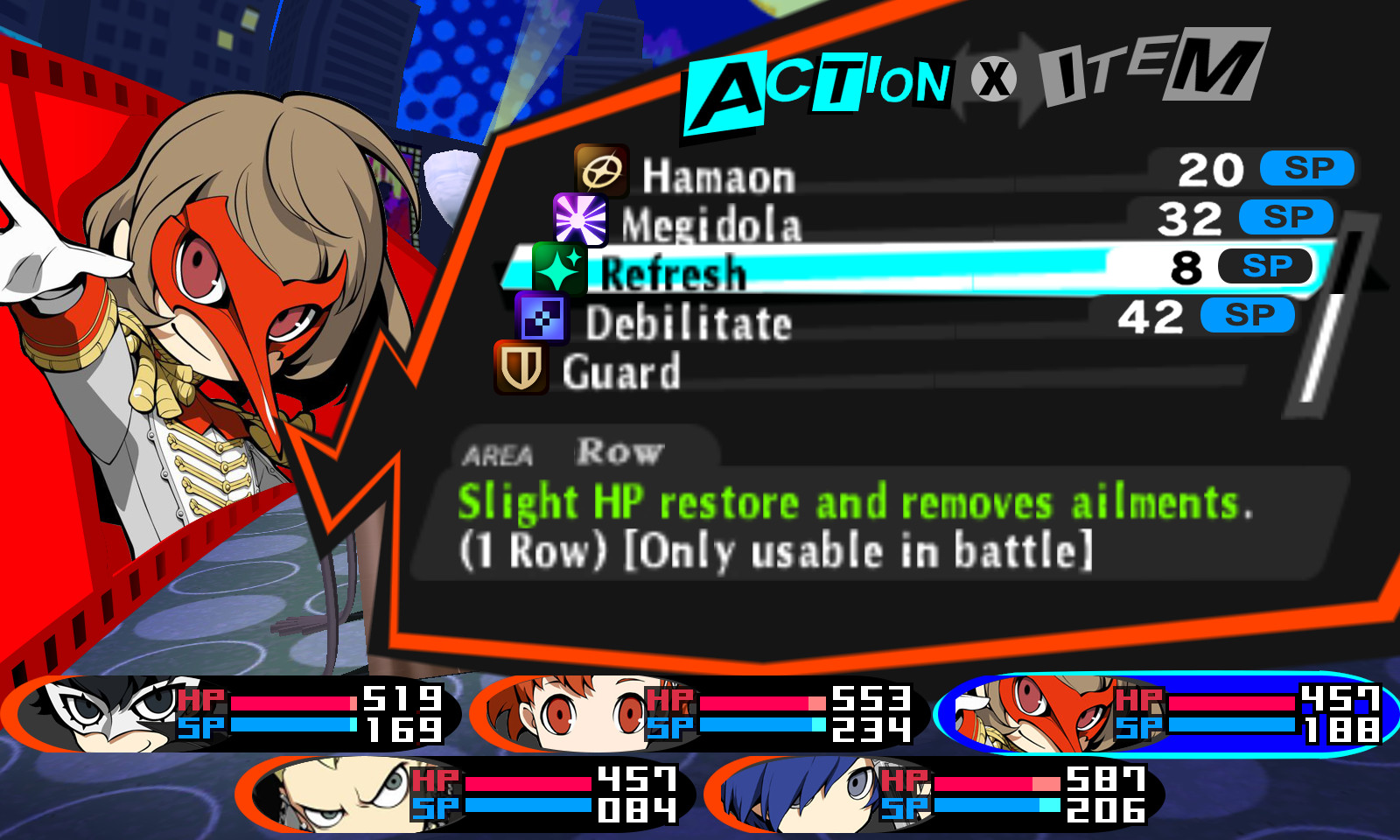Screen dimensions: 1400x840
Task: Choose the Guard command text
Action: [621, 372]
